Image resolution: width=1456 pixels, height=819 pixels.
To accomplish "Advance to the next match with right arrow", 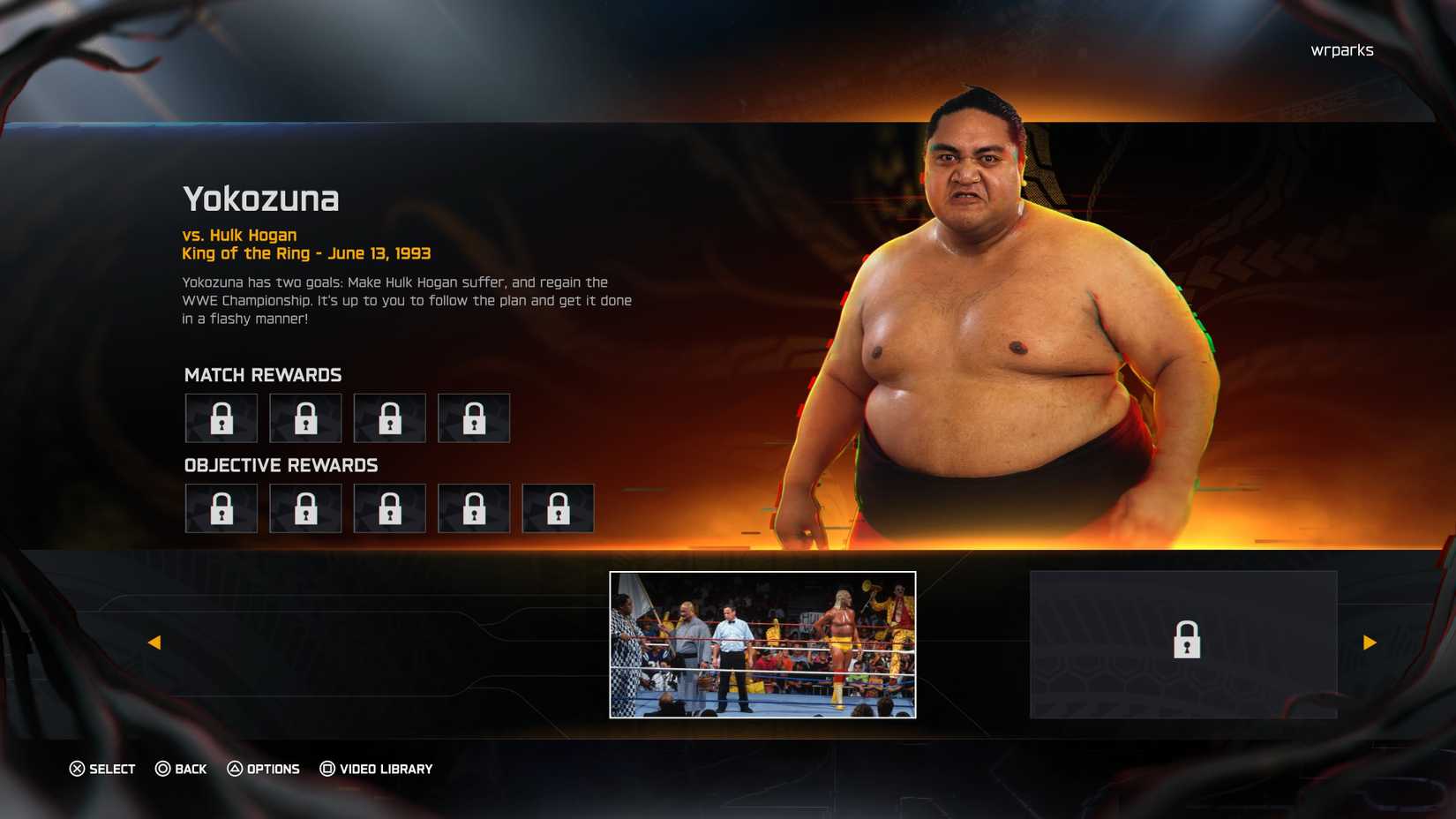I will [1370, 642].
